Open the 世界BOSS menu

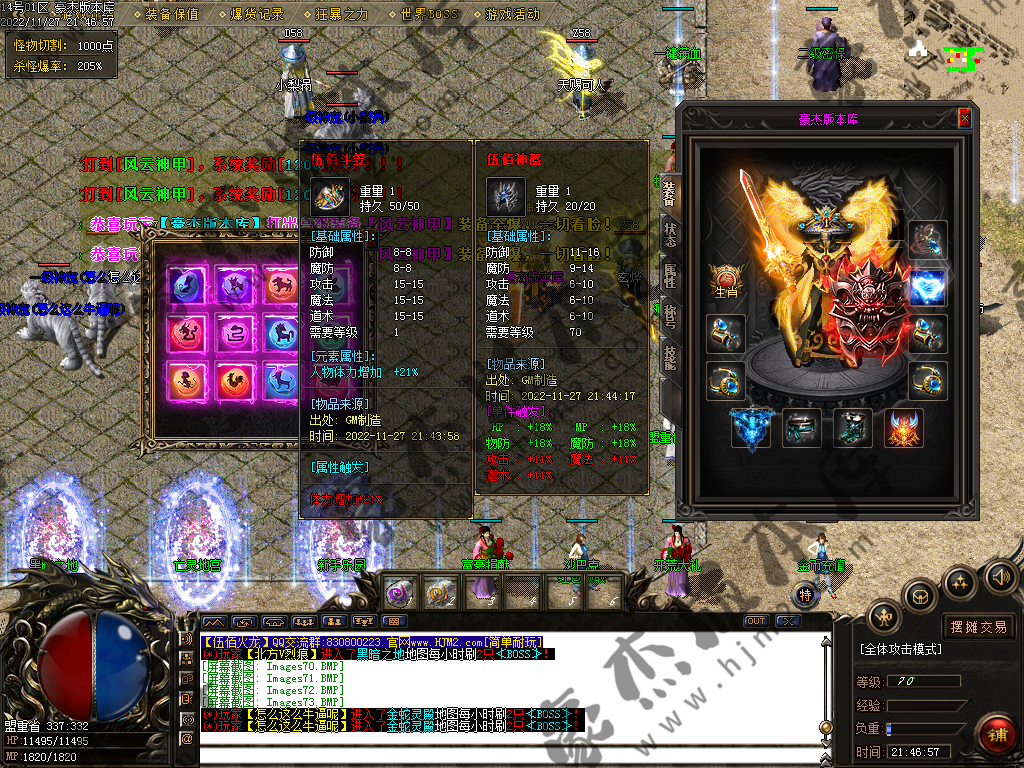428,14
